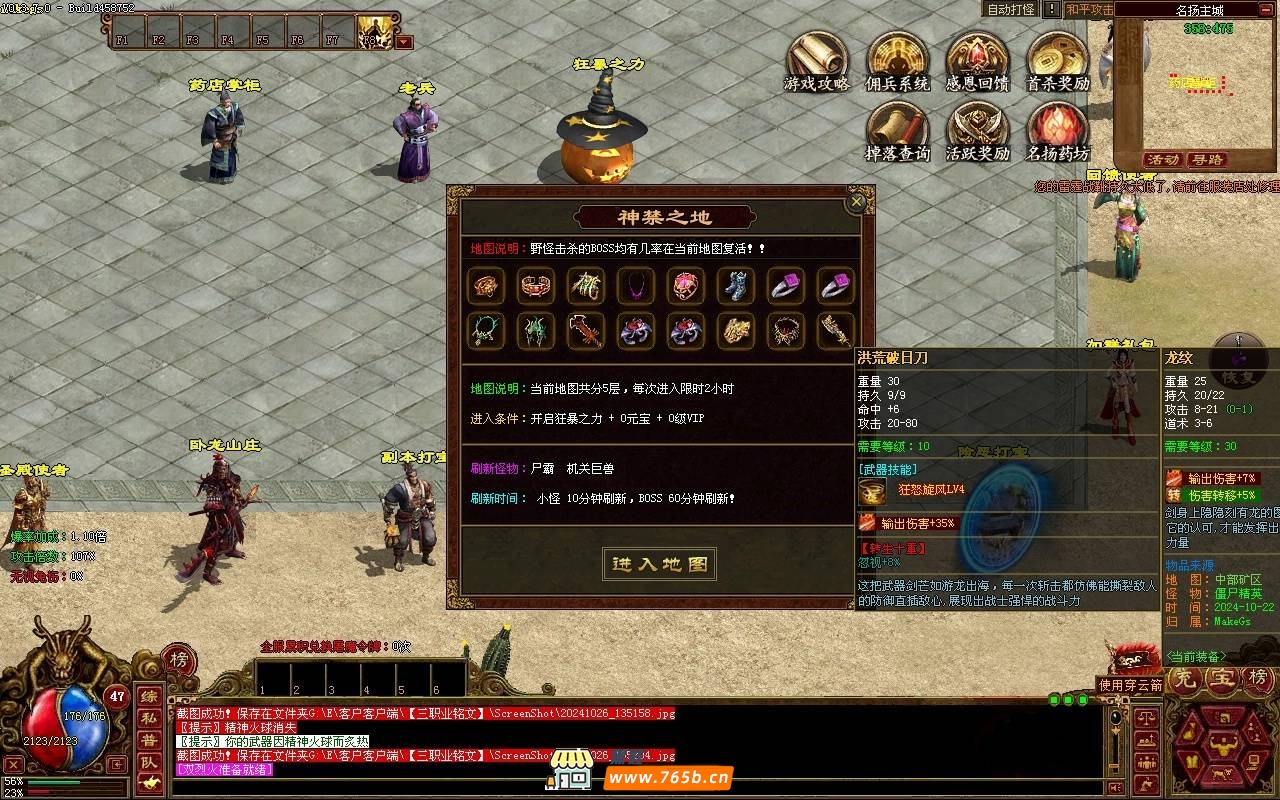
Task: Open the 活跃奖励 activity rewards
Action: [x=976, y=133]
